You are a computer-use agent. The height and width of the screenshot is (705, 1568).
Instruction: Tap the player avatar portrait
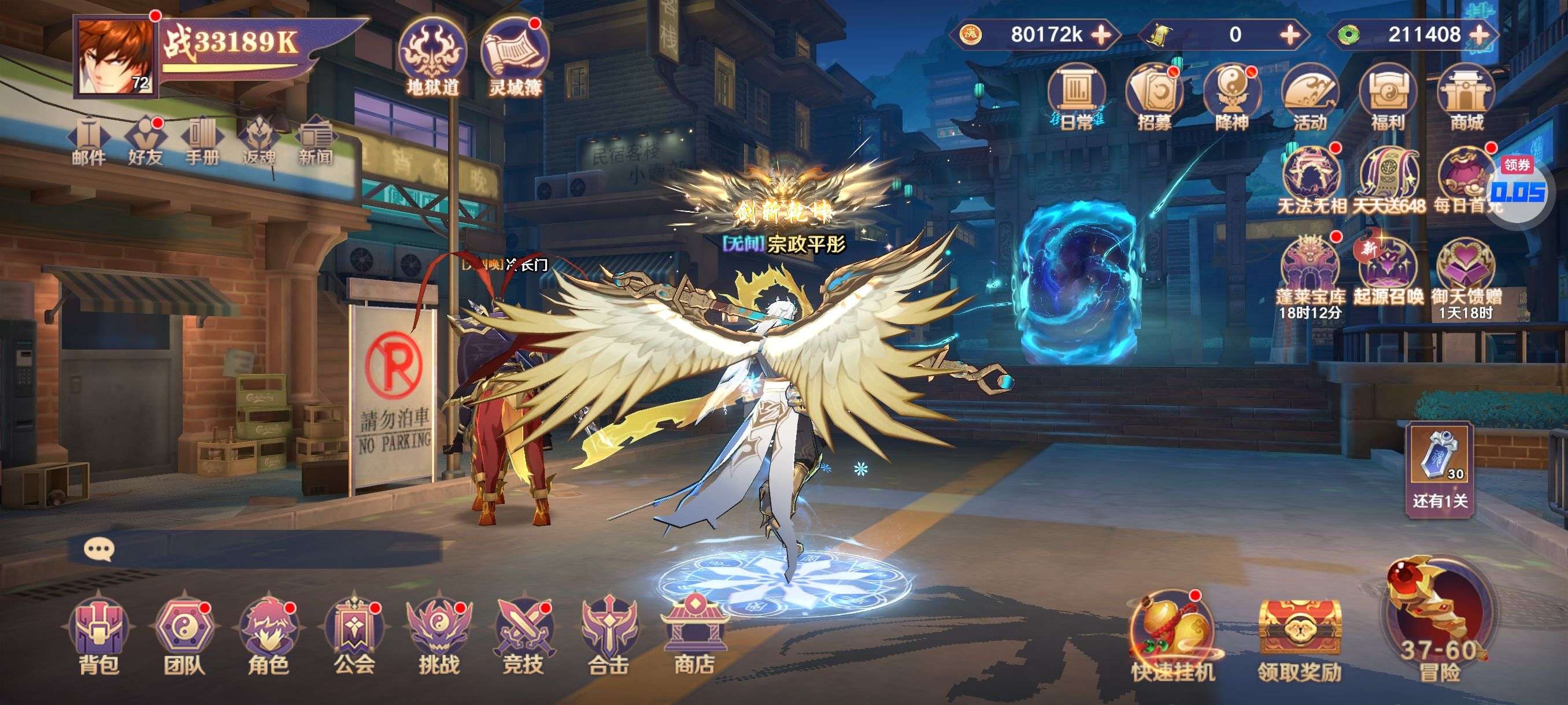pos(115,57)
